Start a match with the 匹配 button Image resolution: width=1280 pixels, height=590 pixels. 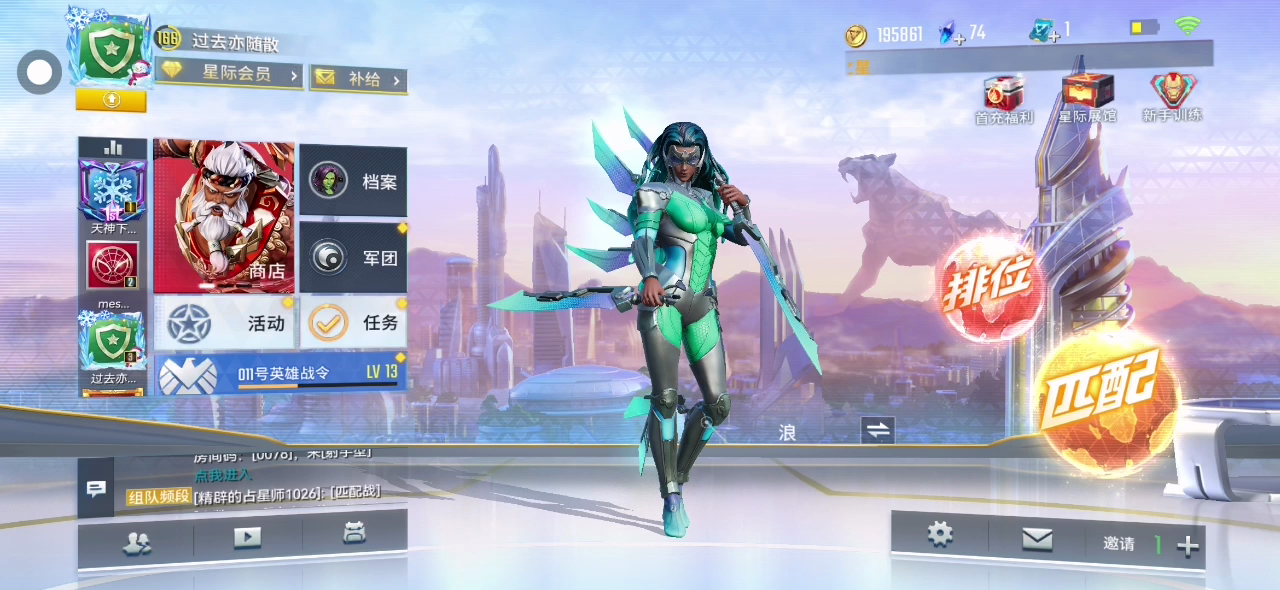(1105, 397)
